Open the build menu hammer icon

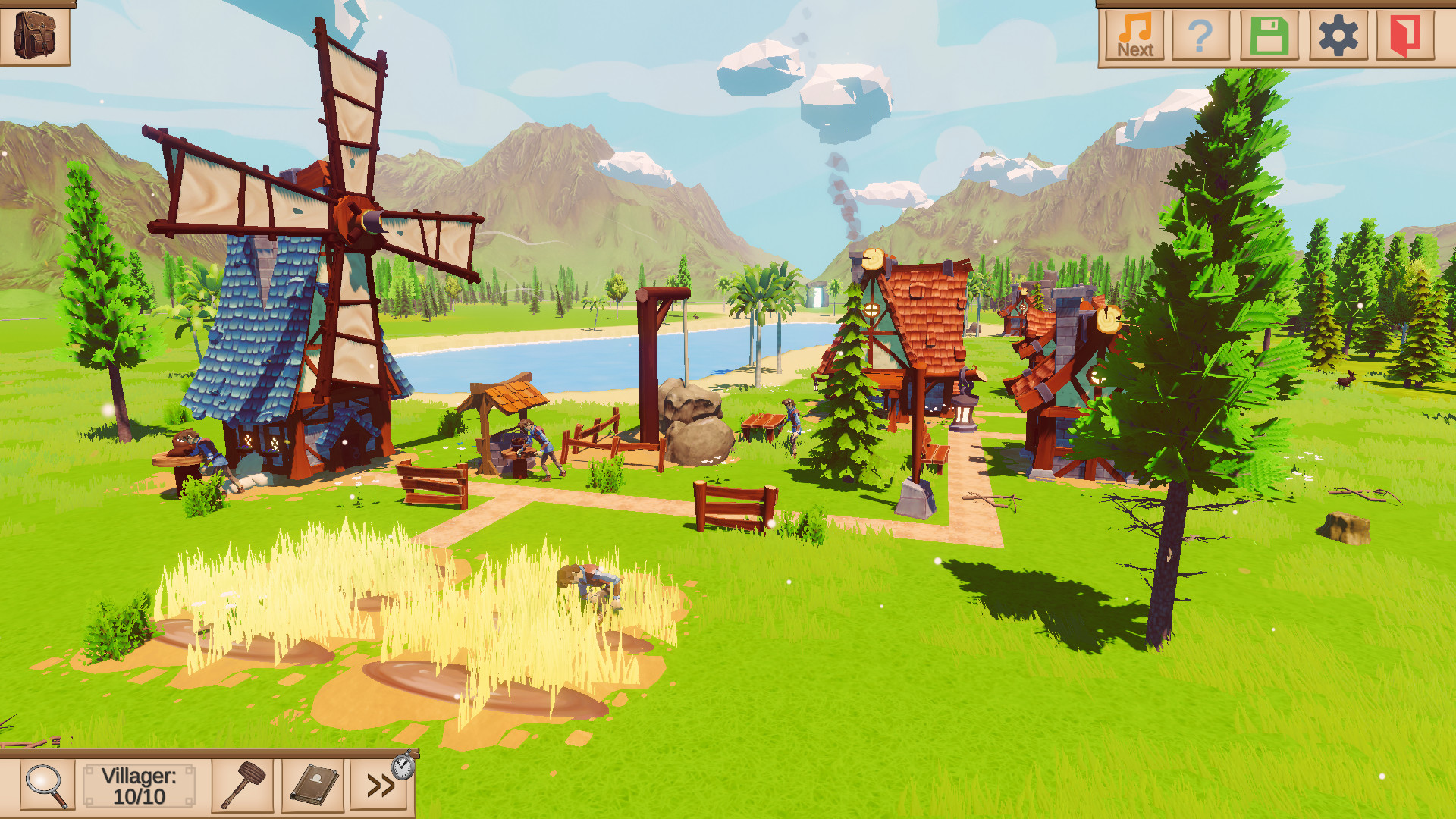point(241,786)
